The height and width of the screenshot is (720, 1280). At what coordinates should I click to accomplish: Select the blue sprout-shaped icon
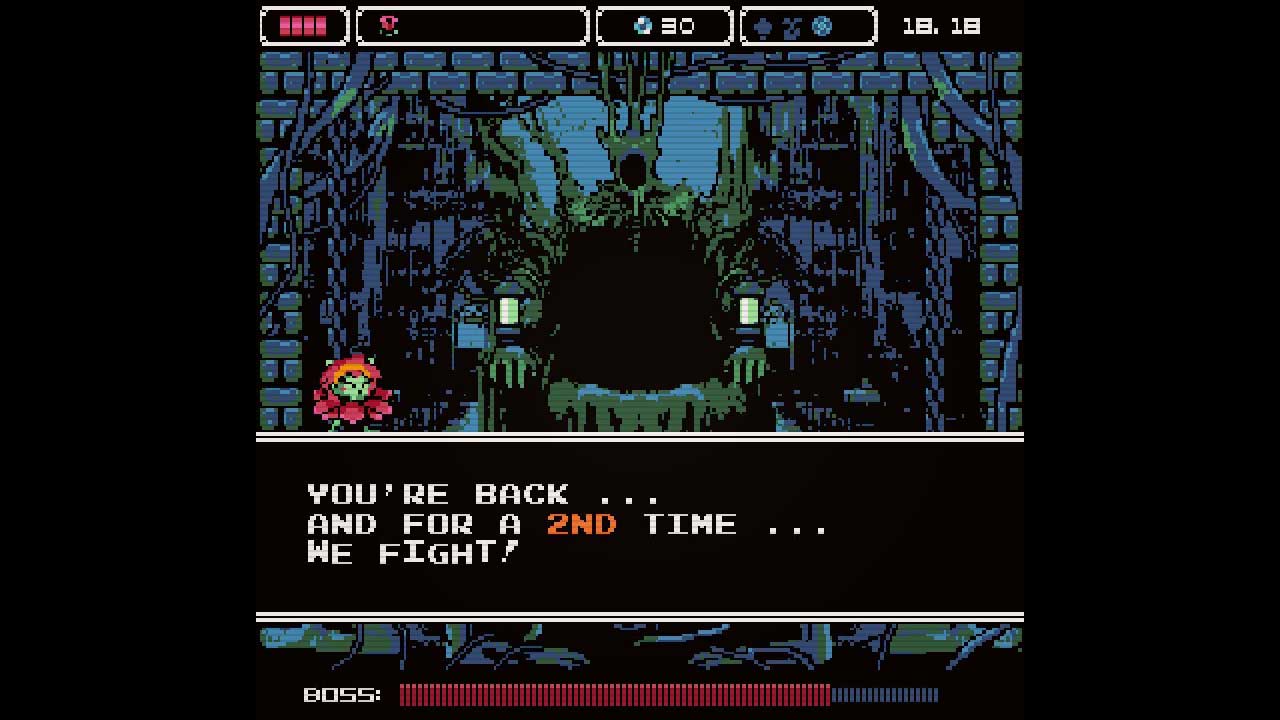[792, 27]
